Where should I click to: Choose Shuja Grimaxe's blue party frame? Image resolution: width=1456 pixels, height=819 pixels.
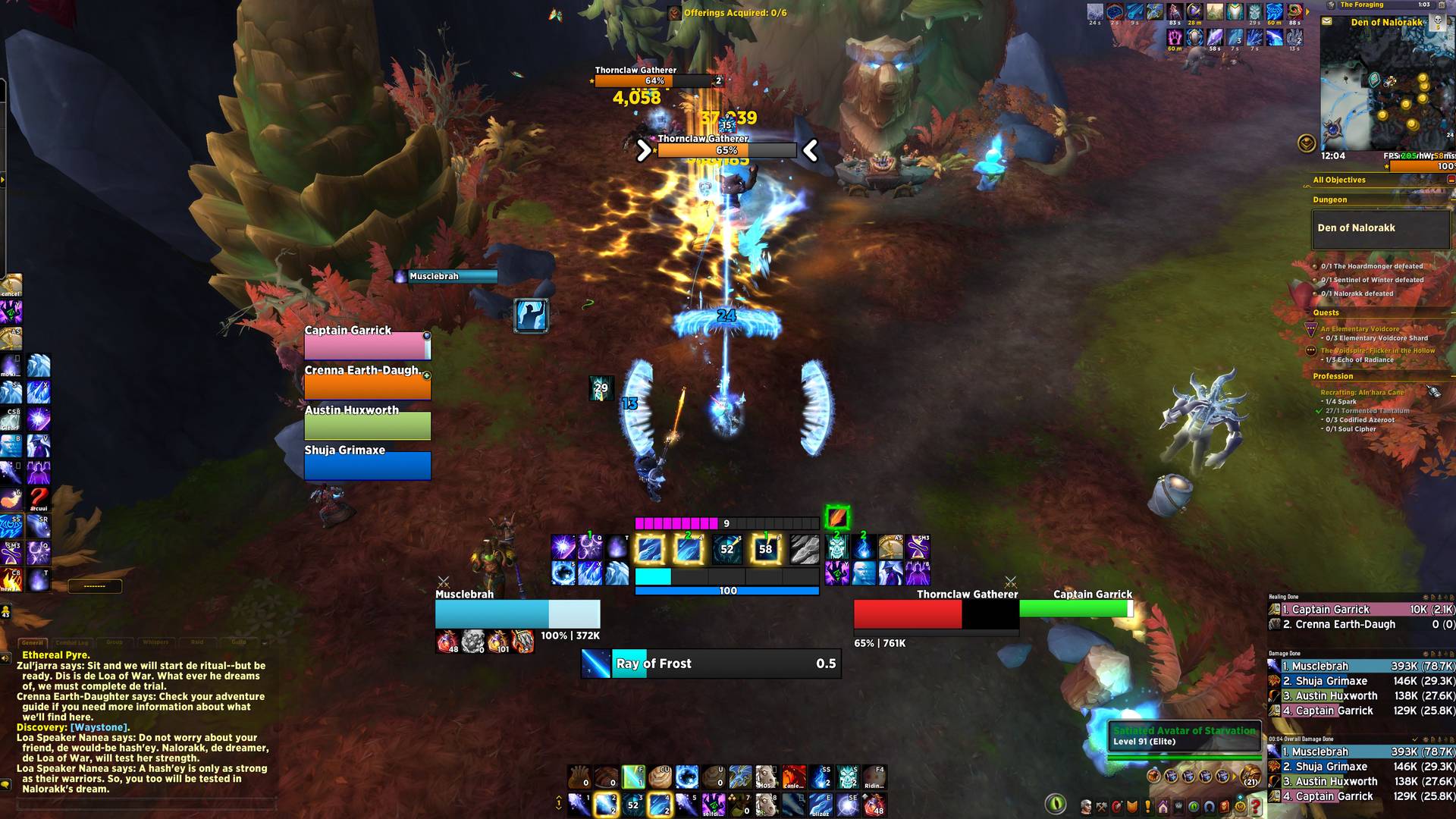(x=367, y=465)
